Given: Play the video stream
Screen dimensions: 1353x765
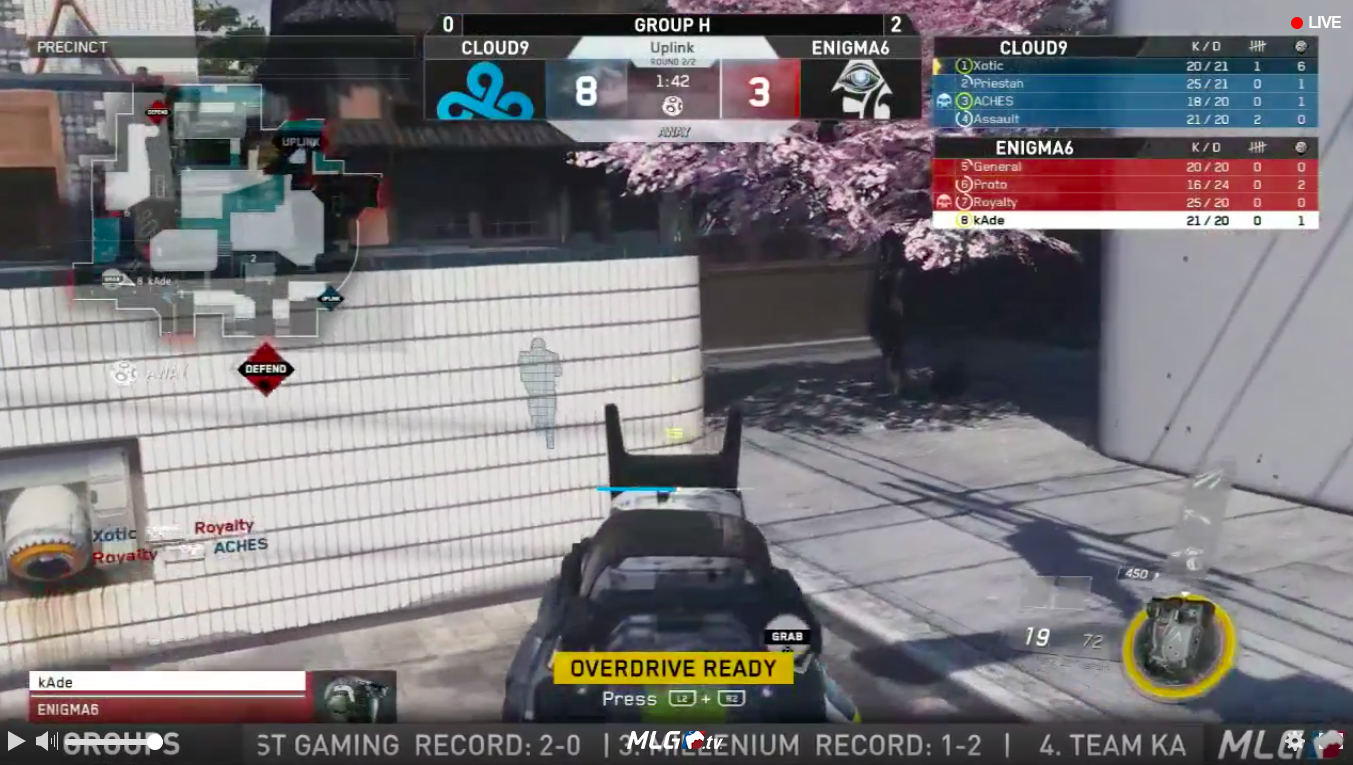Looking at the screenshot, I should 16,741.
